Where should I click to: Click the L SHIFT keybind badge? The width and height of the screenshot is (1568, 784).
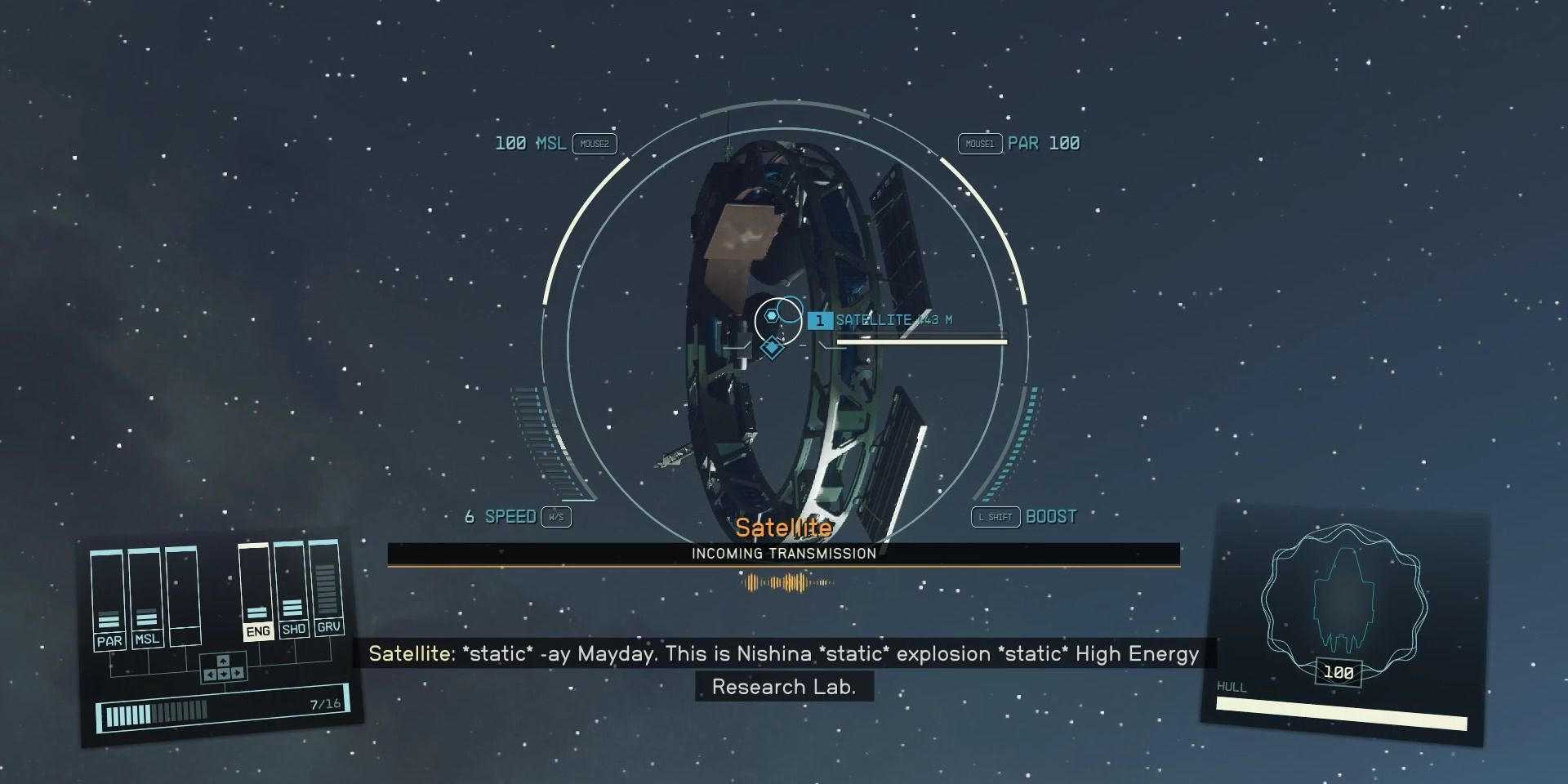coord(995,517)
